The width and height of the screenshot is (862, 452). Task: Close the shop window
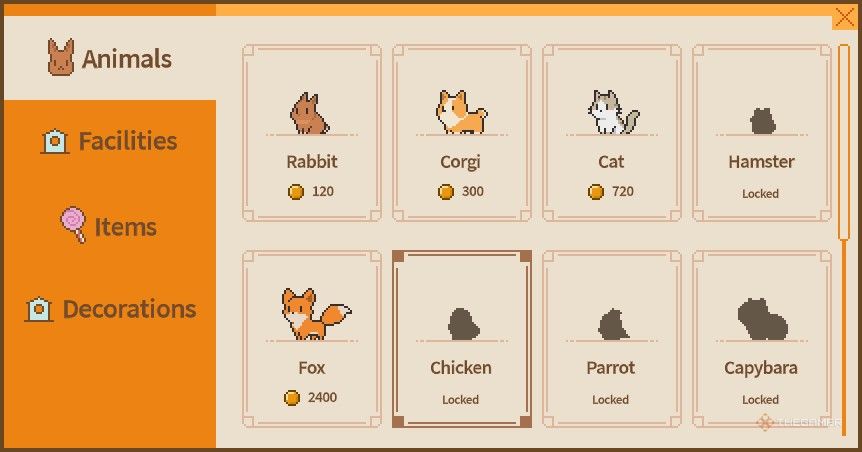tap(843, 18)
